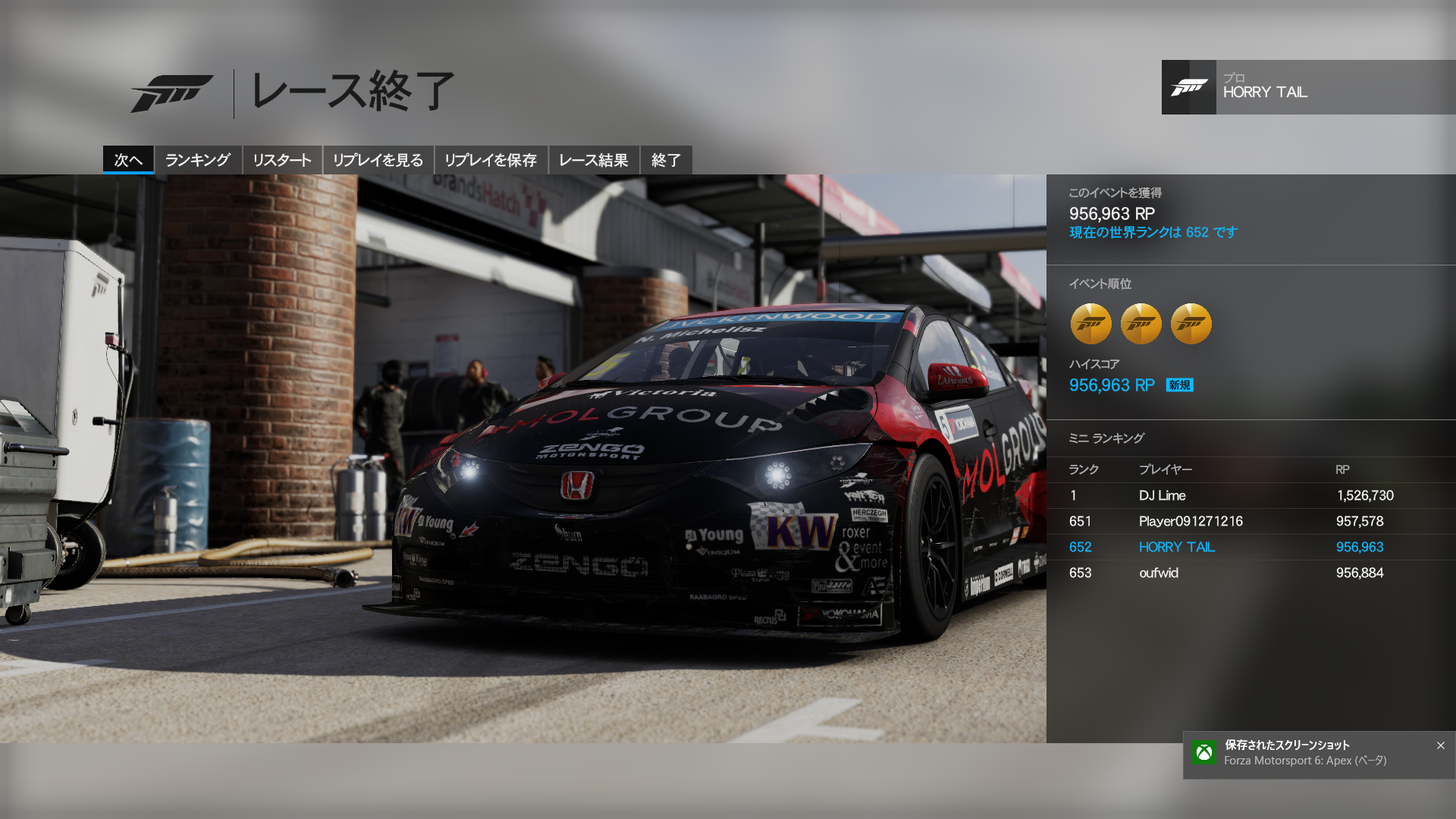Show the レース結果 race results
Image resolution: width=1456 pixels, height=819 pixels.
pos(593,160)
